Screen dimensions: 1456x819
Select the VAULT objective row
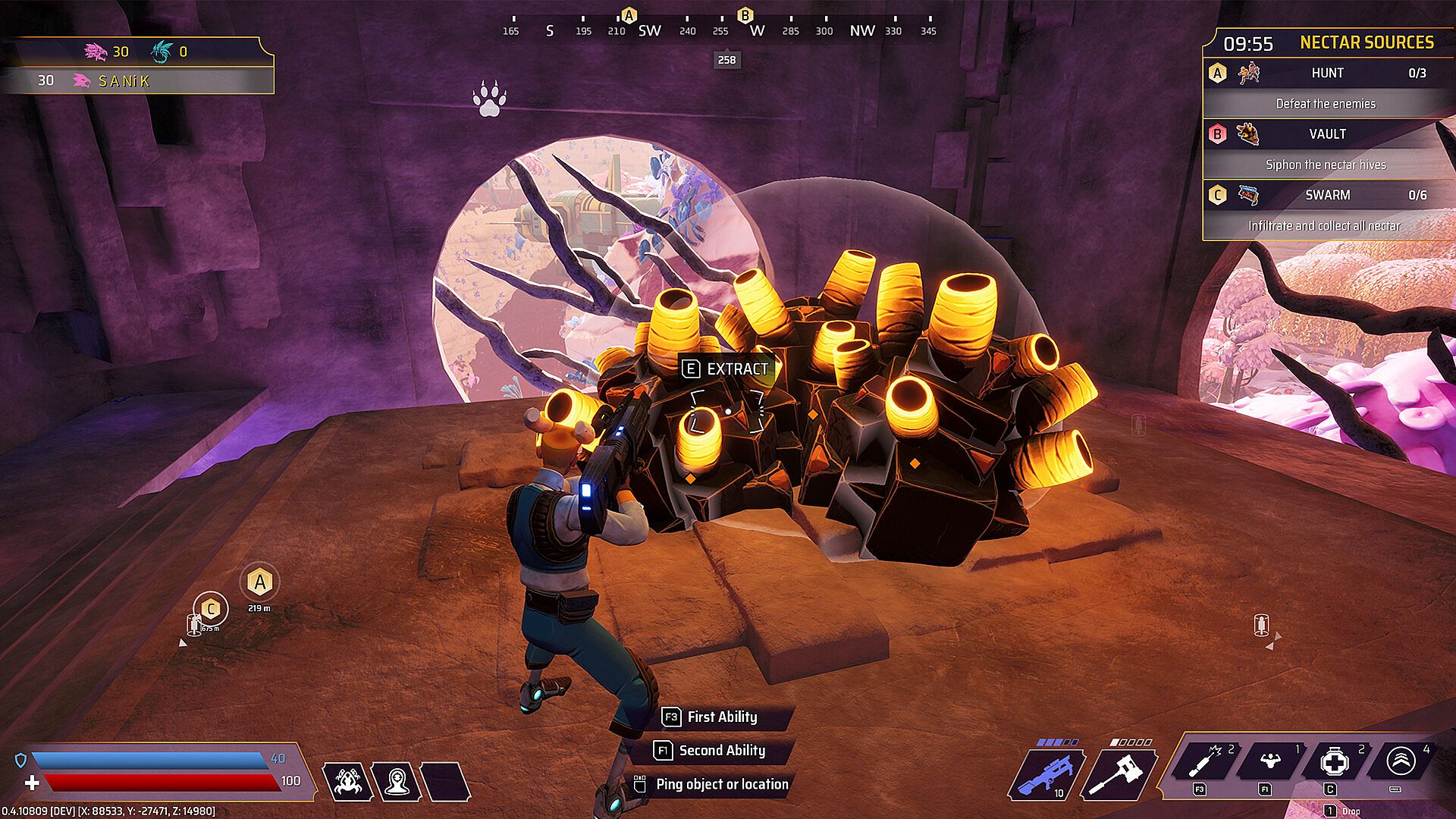coord(1327,134)
